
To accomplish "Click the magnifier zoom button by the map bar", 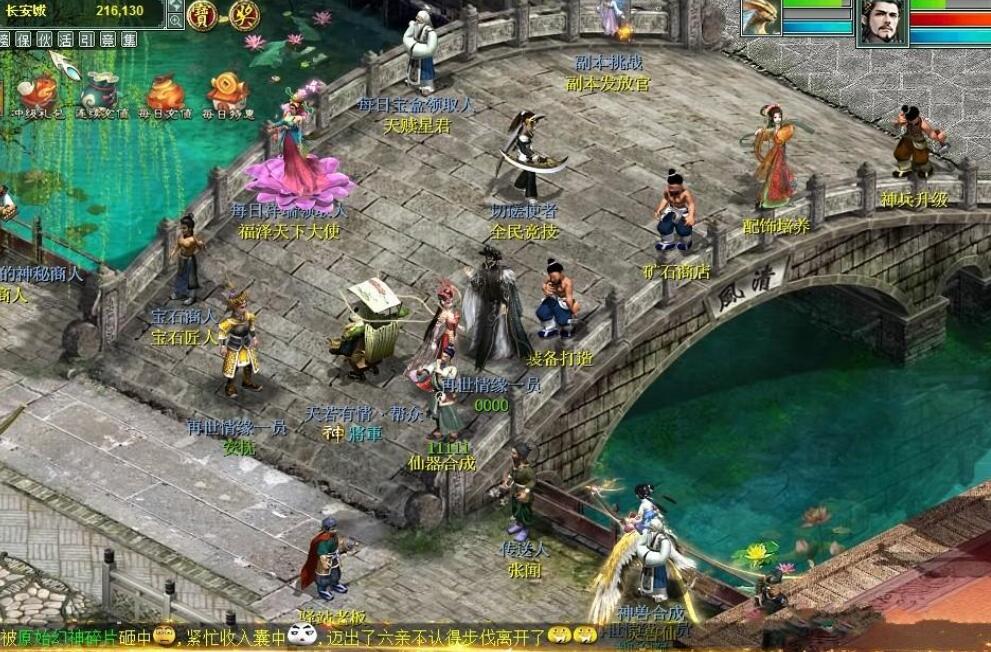I will coord(176,20).
